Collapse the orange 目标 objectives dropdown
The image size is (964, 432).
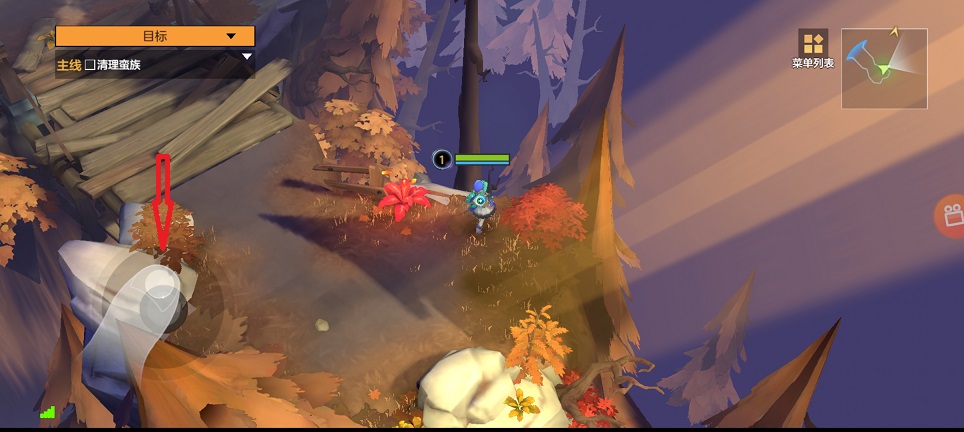(x=231, y=36)
